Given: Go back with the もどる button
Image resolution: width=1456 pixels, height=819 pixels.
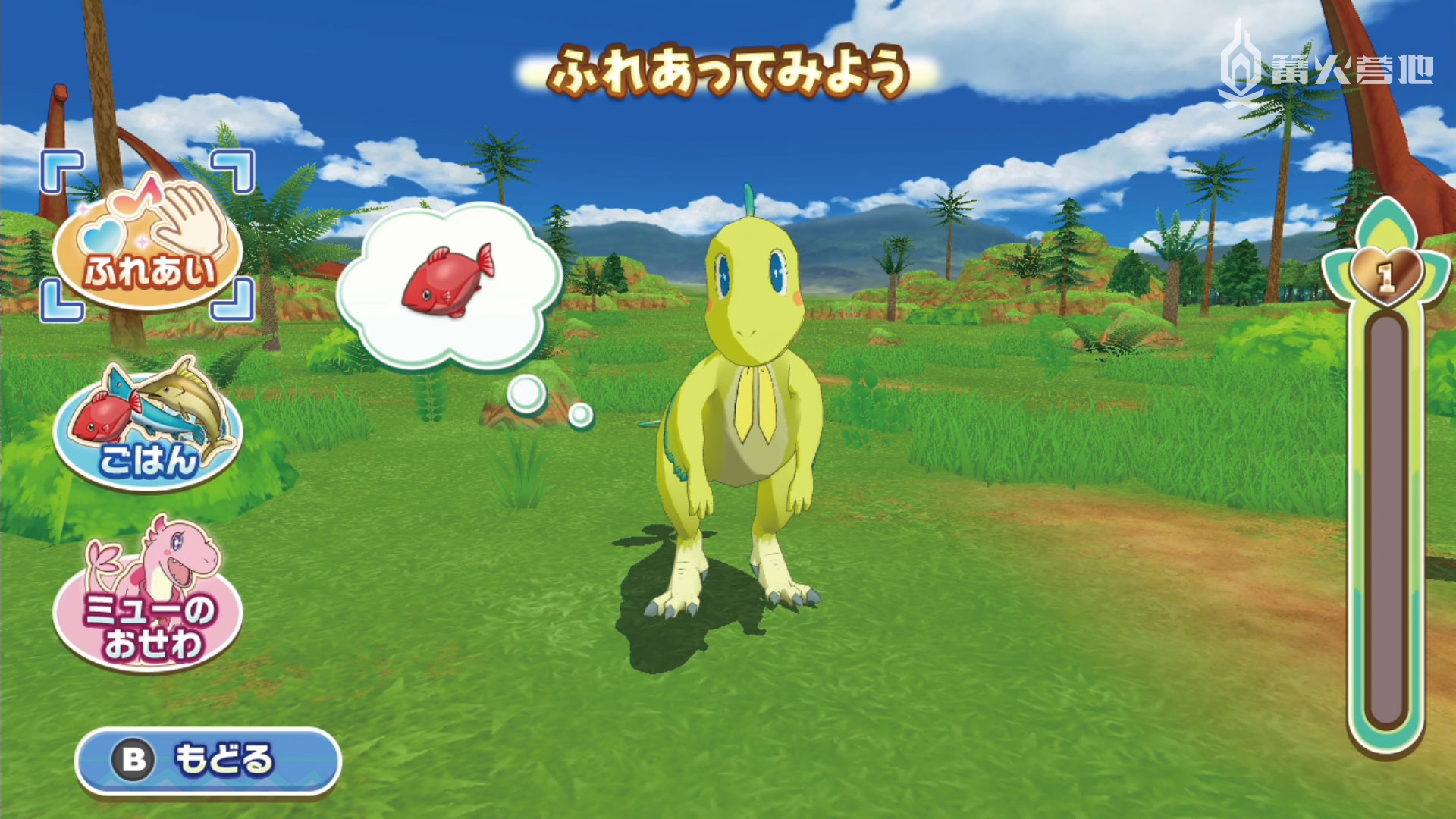Looking at the screenshot, I should pyautogui.click(x=208, y=760).
